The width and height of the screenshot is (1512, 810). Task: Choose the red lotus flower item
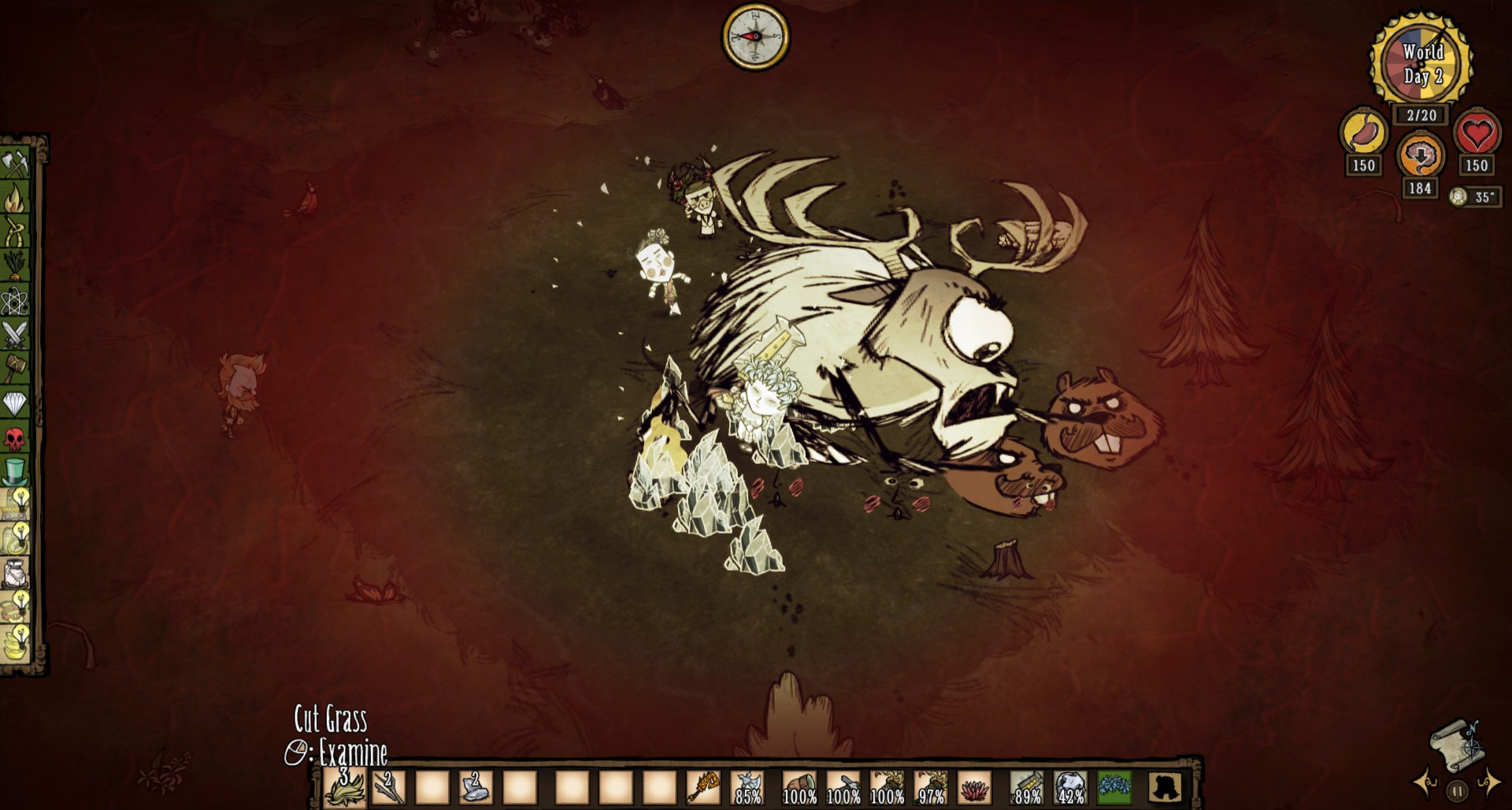coord(974,787)
